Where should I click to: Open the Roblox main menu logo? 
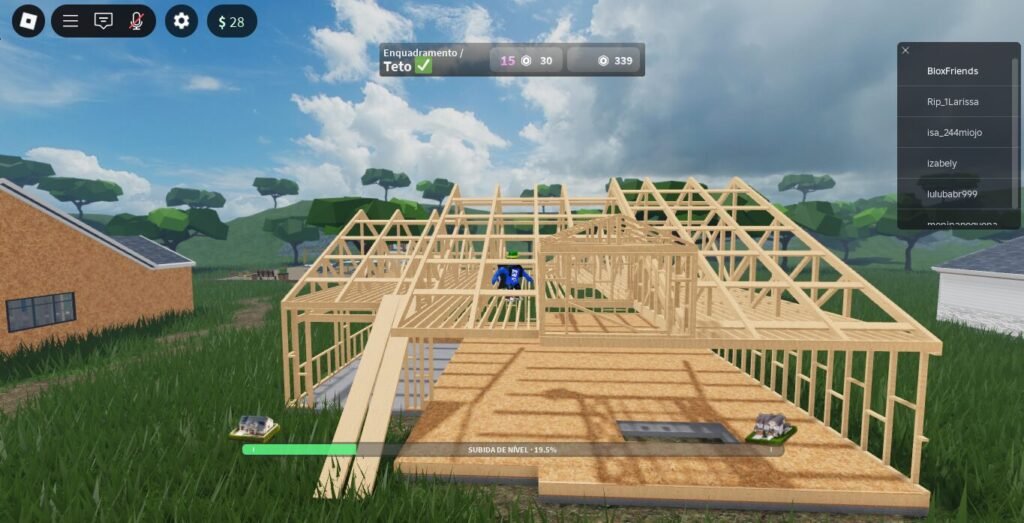click(x=28, y=21)
